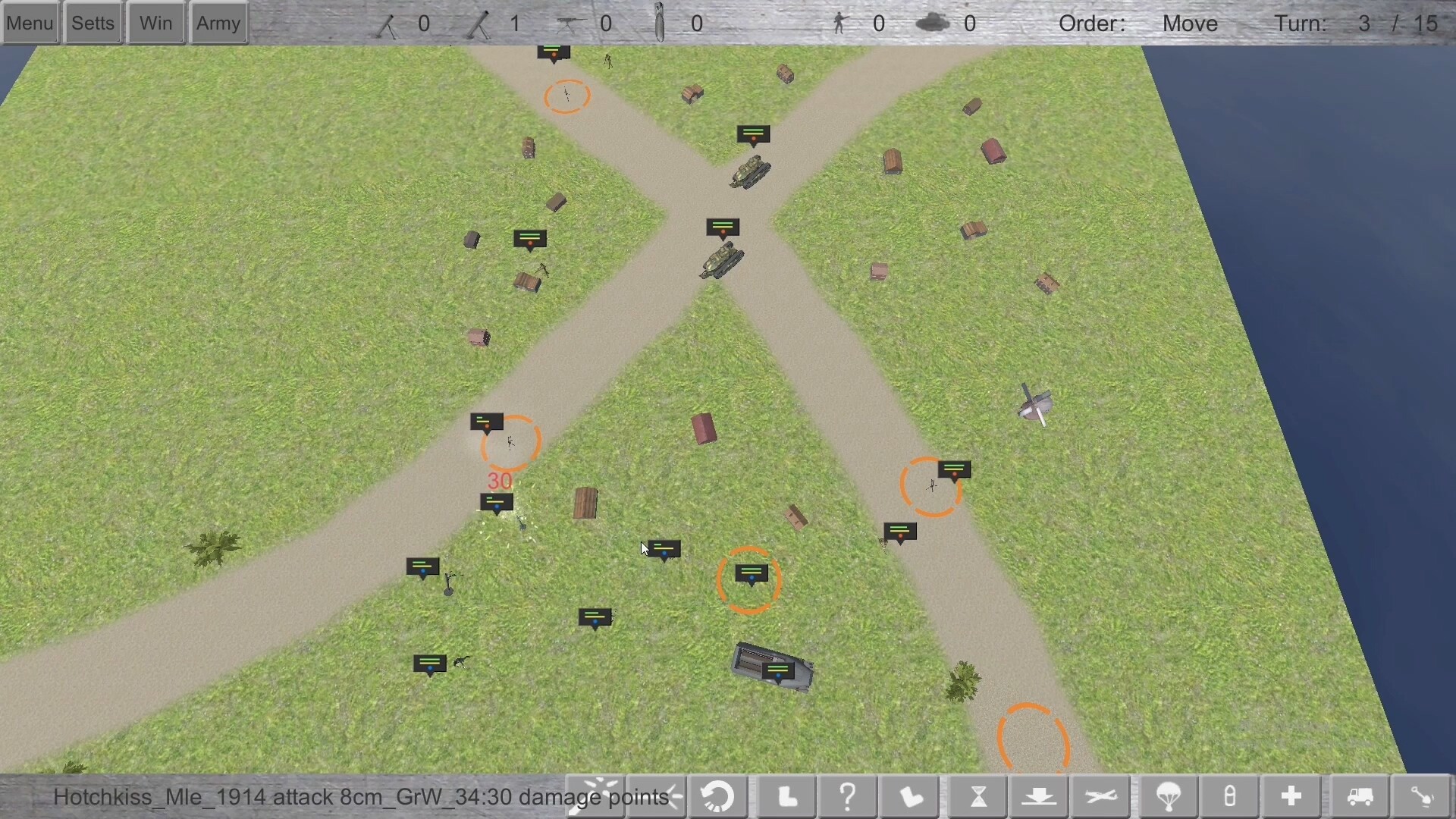Click the Win button
Viewport: 1456px width, 819px height.
155,22
